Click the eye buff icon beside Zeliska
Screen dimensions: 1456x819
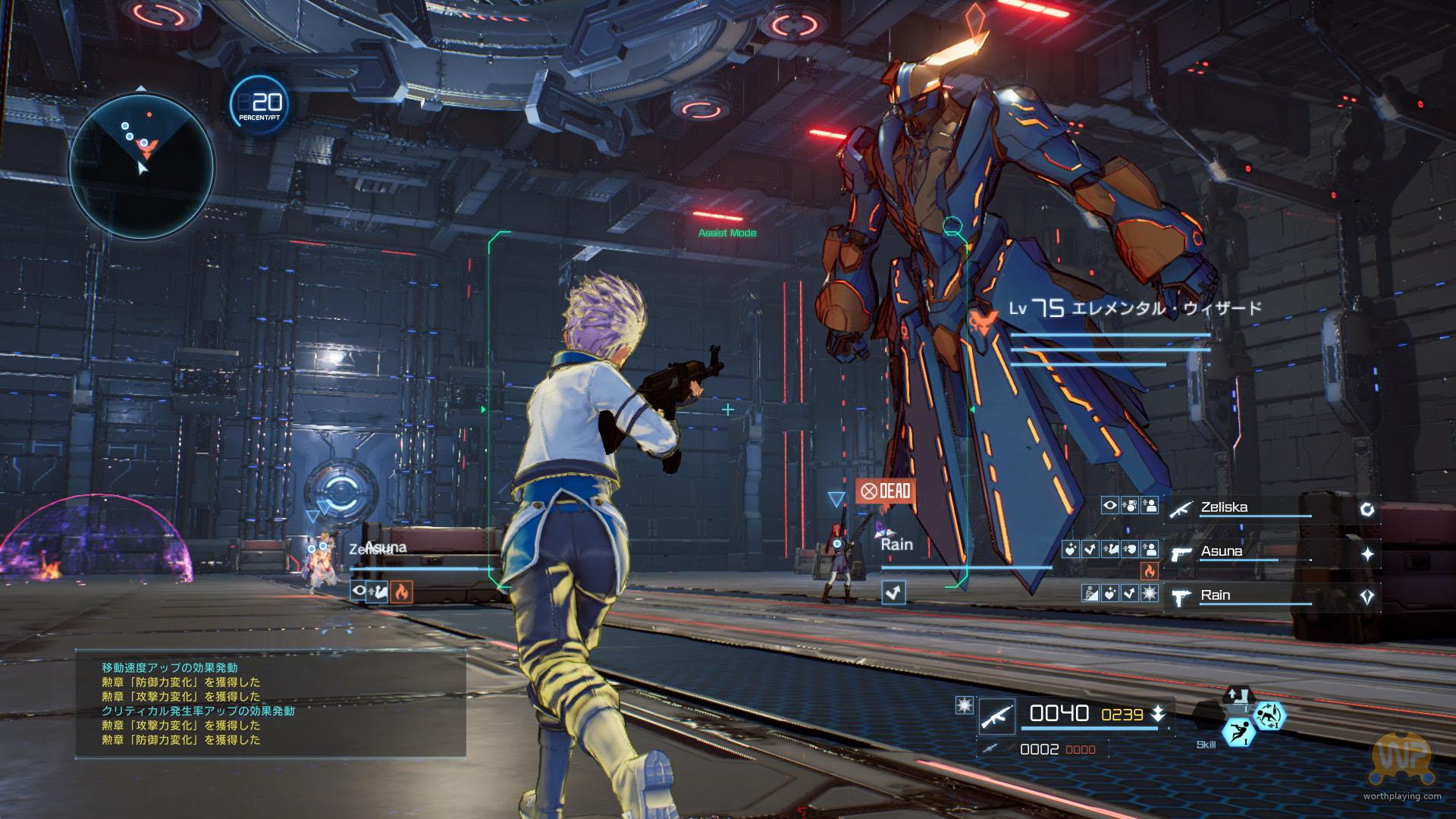(1109, 504)
